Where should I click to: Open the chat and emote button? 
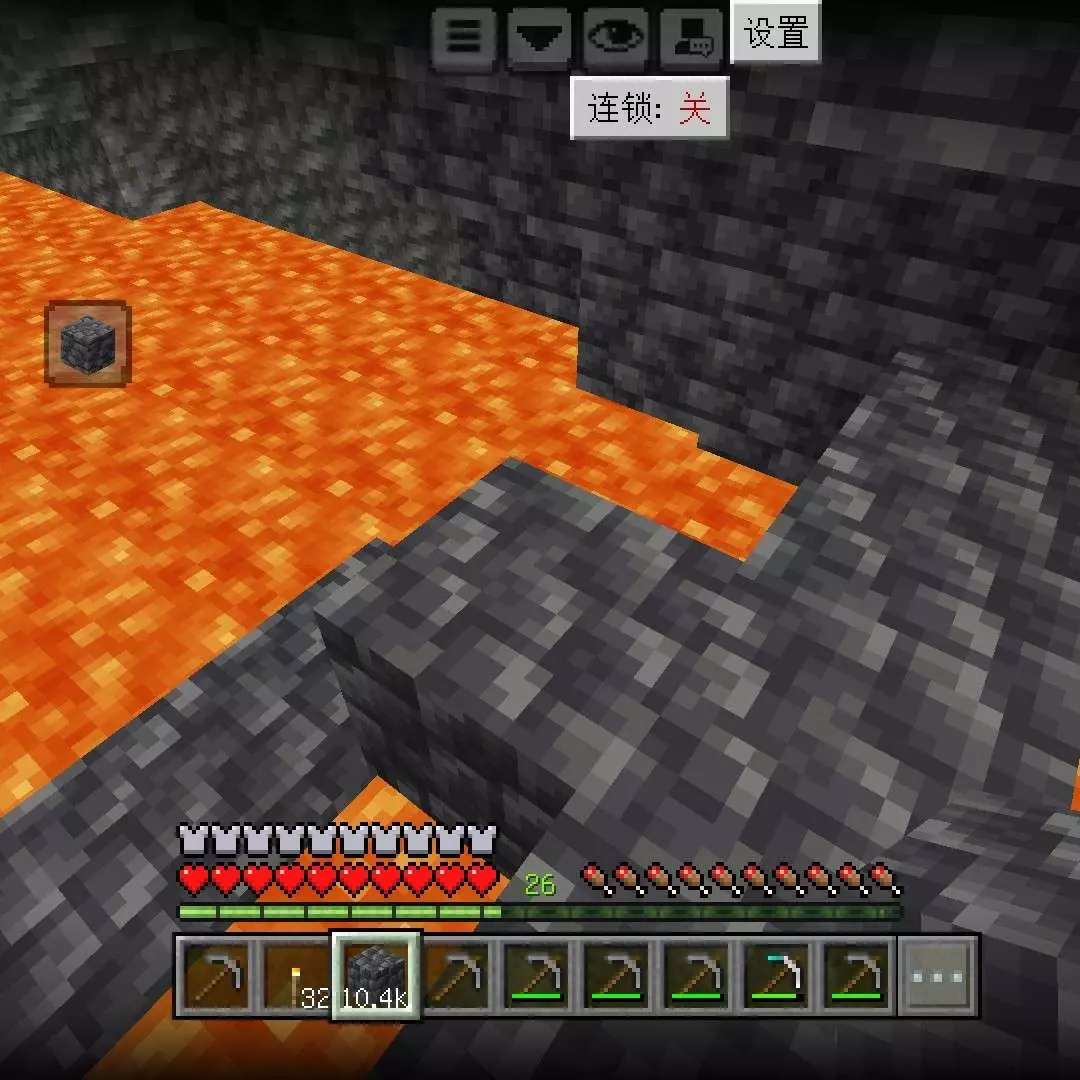point(693,37)
